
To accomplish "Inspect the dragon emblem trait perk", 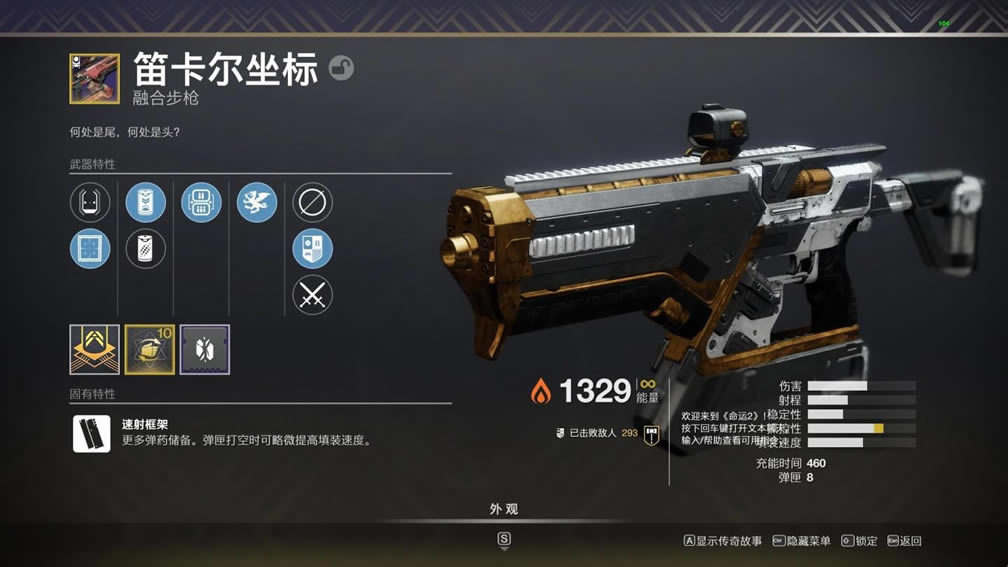I will 257,202.
